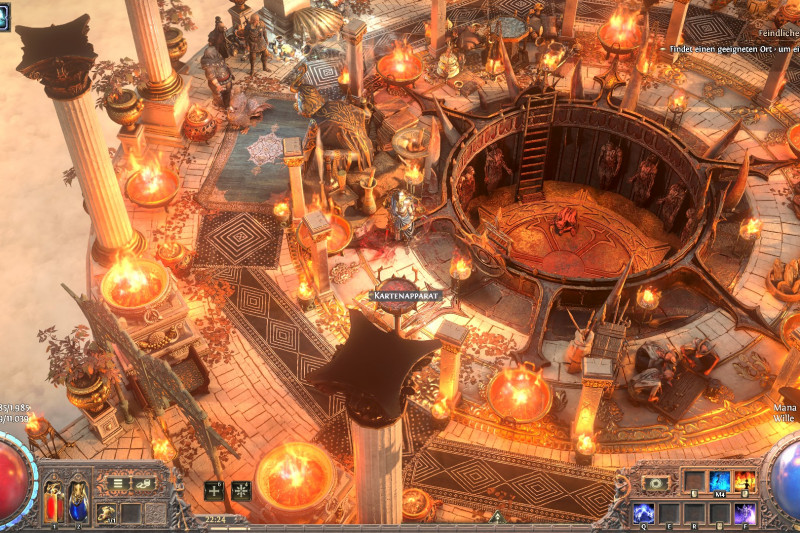Screen dimensions: 800x533
Task: Click the glowing ring button beside skills
Action: [656, 483]
